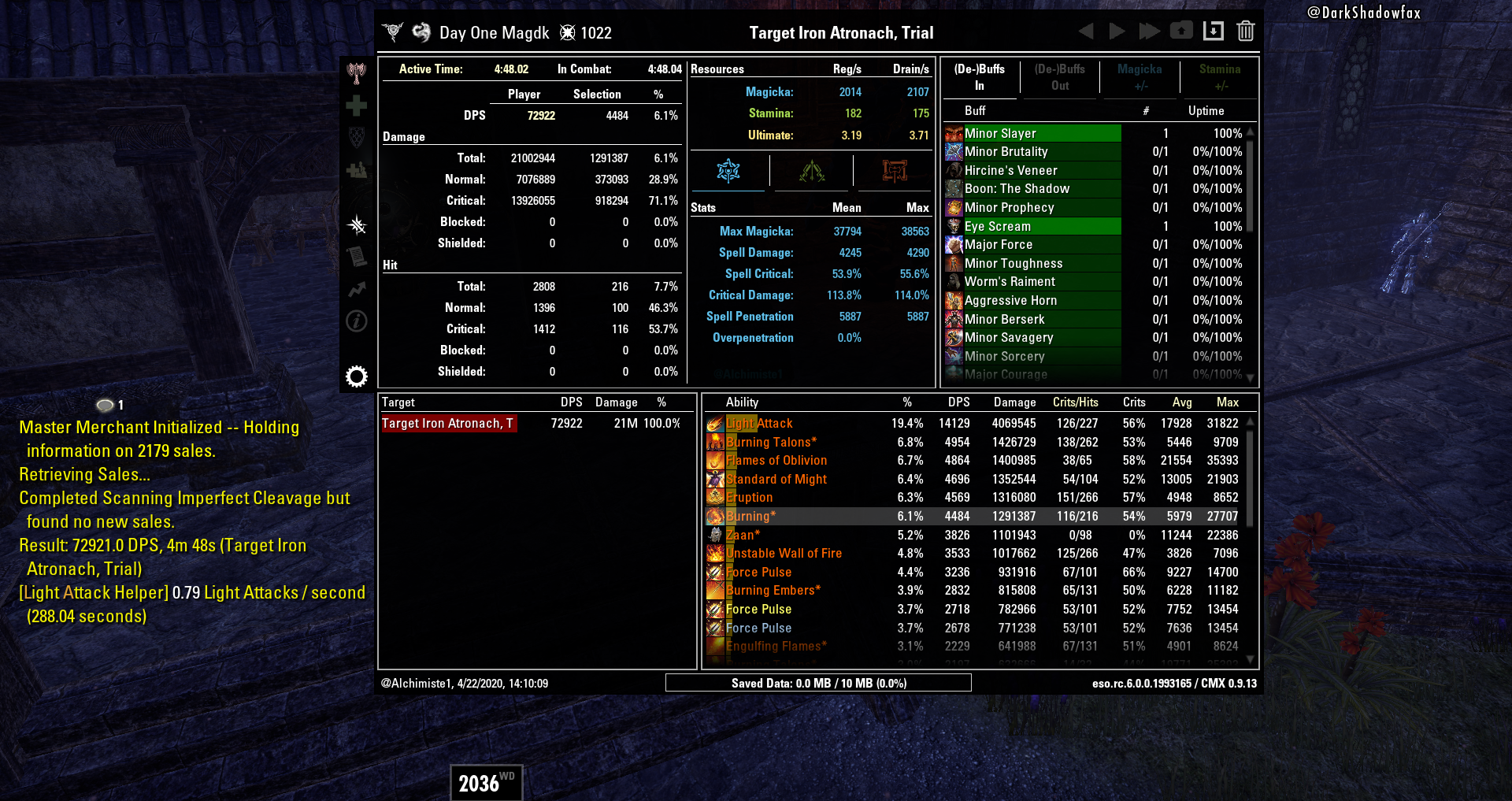Open the damage taken shield icon
Viewport: 1512px width, 801px height.
357,135
